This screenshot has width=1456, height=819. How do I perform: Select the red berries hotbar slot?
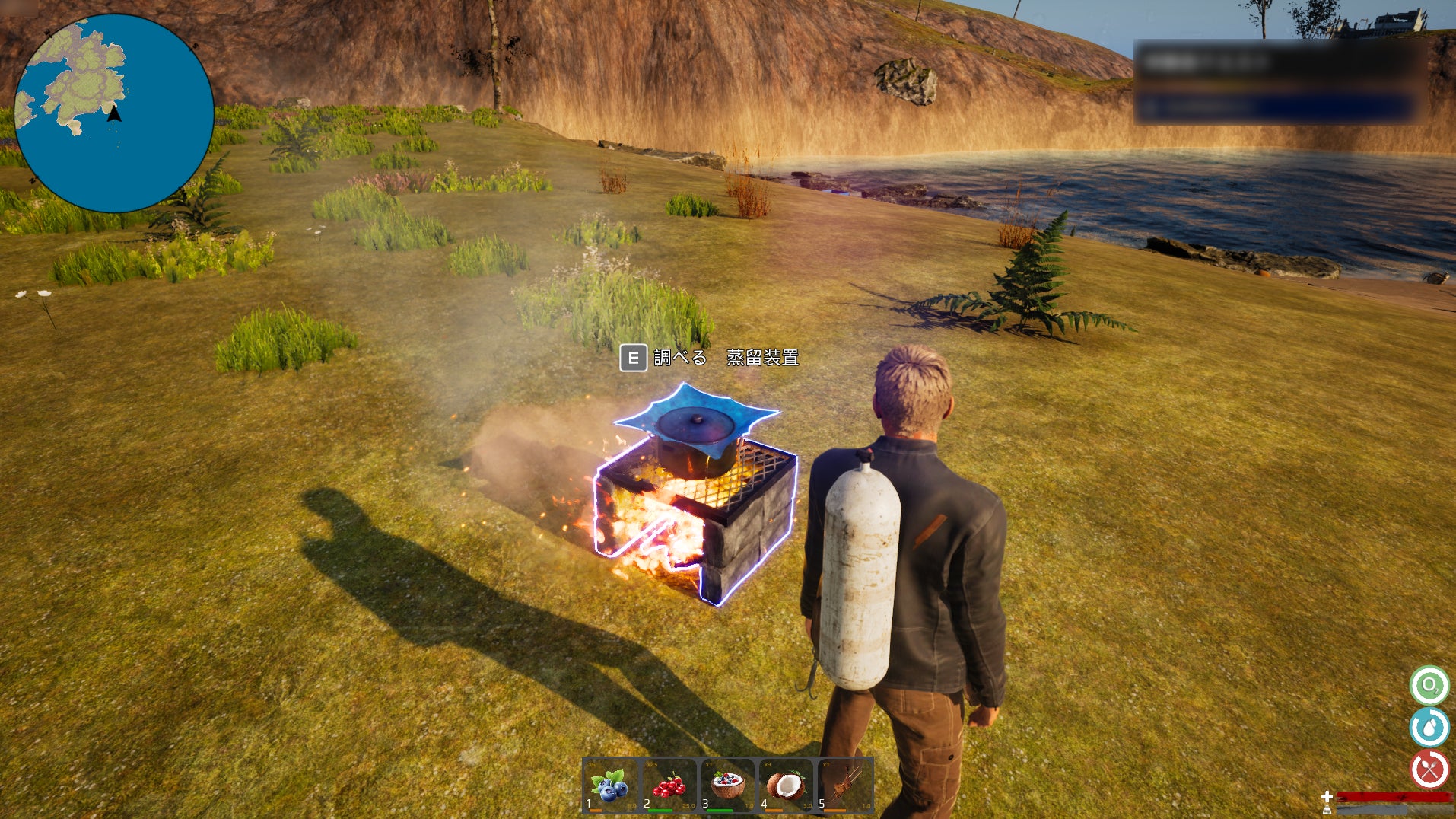click(669, 786)
